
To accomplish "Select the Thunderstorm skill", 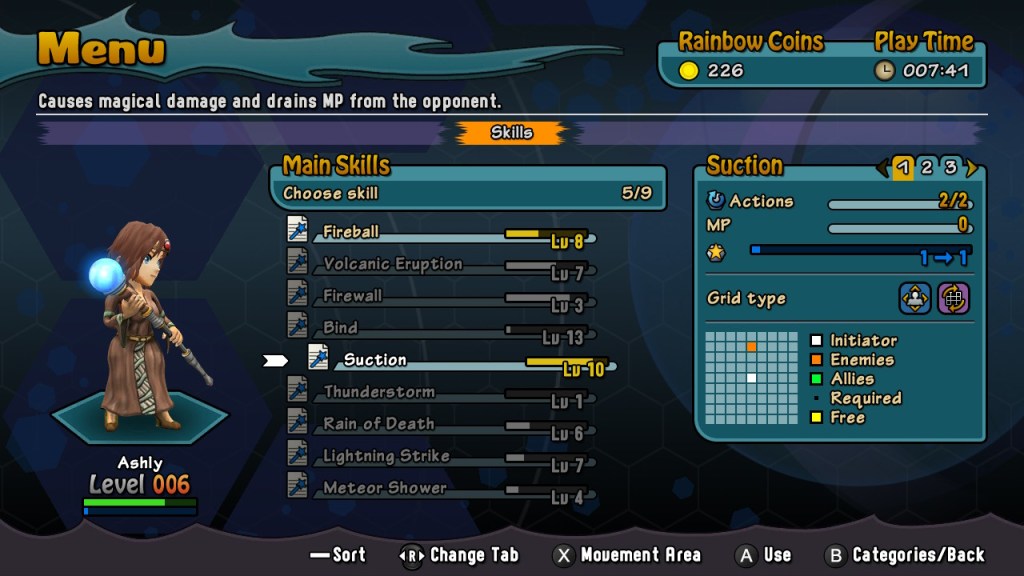I will (378, 392).
